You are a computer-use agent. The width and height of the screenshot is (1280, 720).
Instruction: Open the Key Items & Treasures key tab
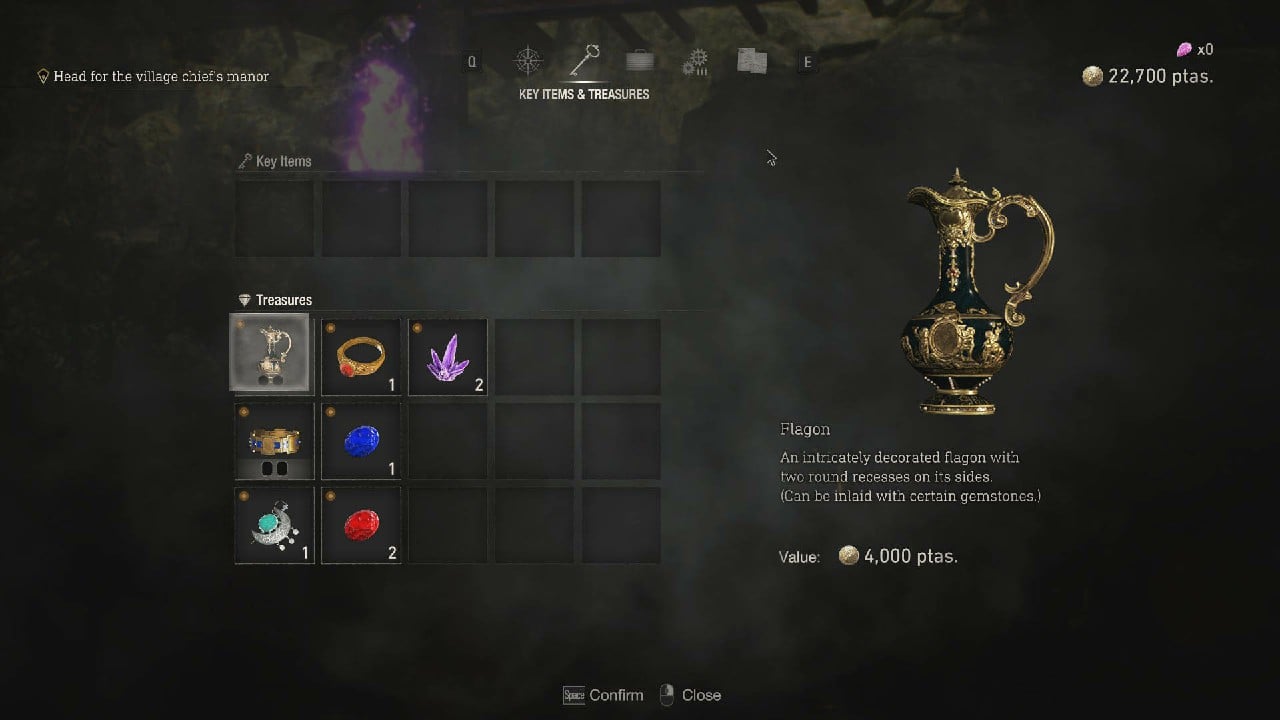[584, 62]
